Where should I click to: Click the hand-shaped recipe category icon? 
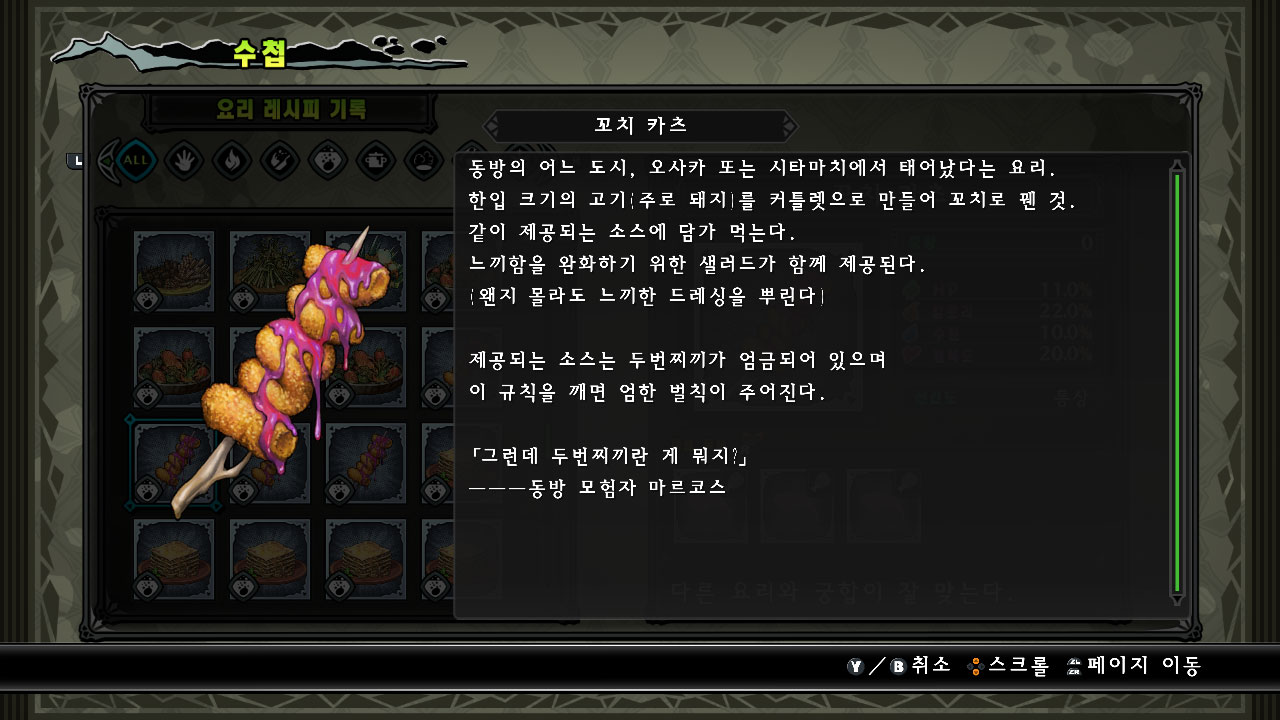point(182,160)
